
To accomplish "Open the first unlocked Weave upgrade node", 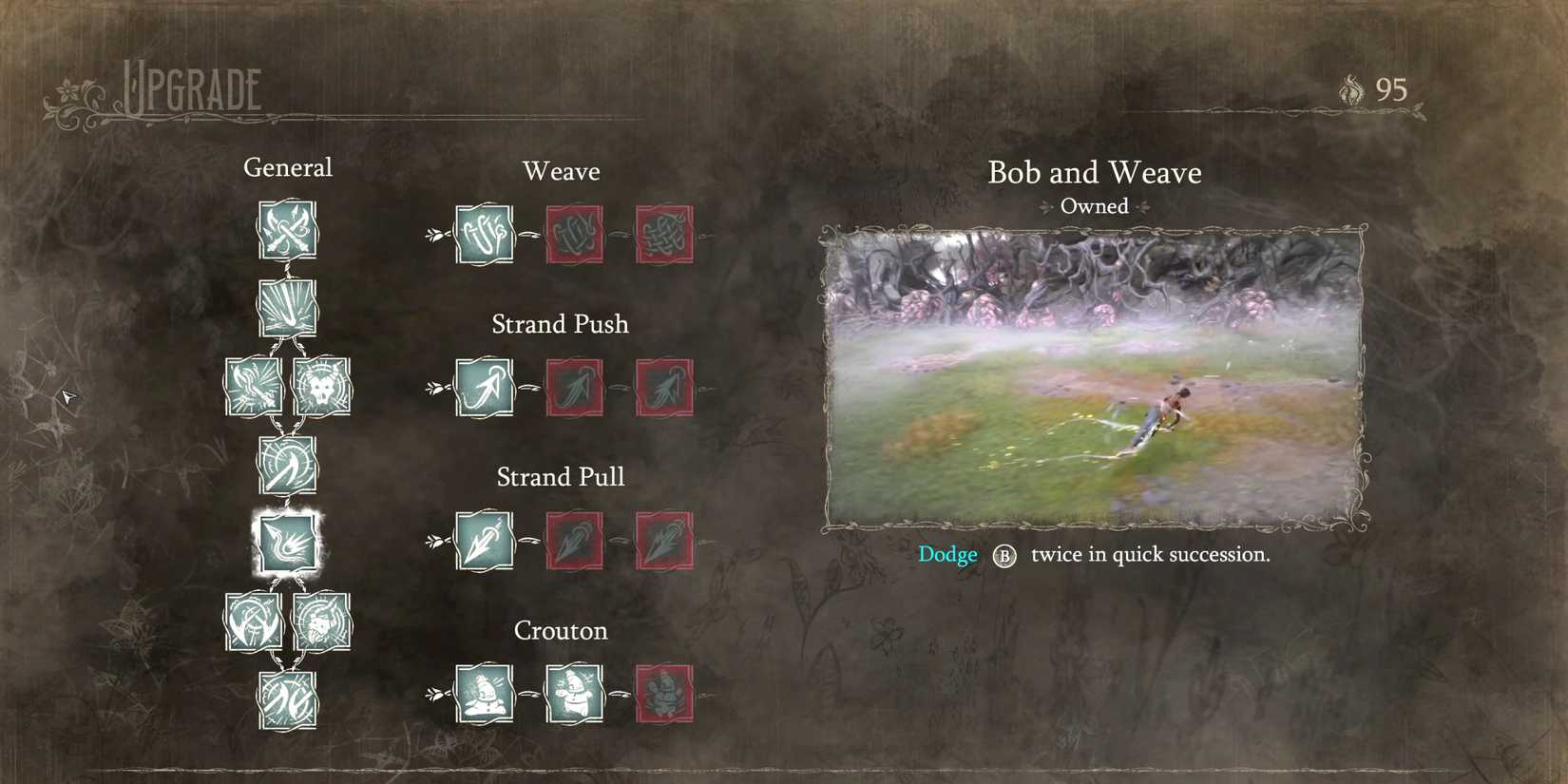I will 485,236.
